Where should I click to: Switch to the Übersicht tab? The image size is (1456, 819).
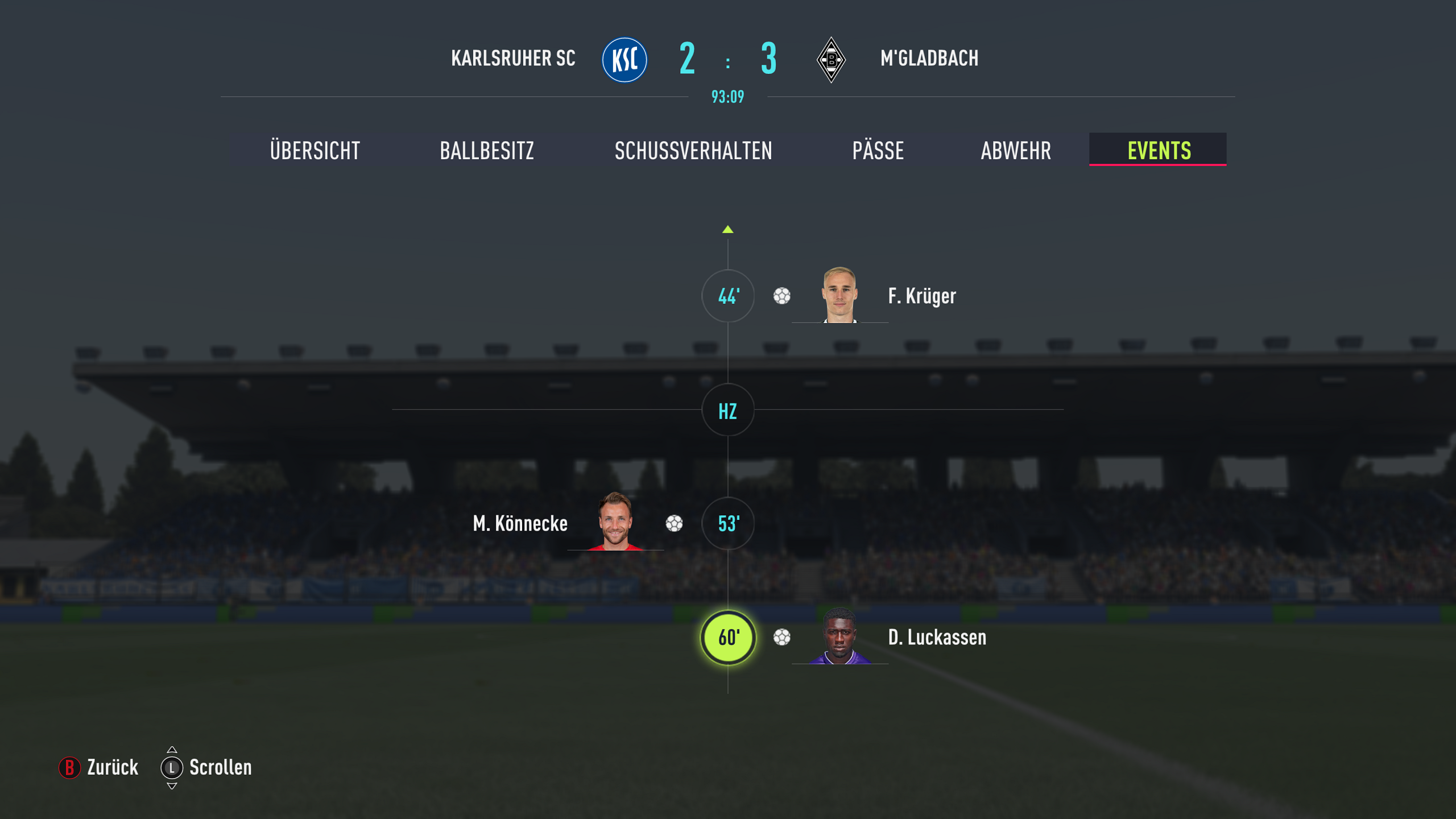pyautogui.click(x=315, y=151)
